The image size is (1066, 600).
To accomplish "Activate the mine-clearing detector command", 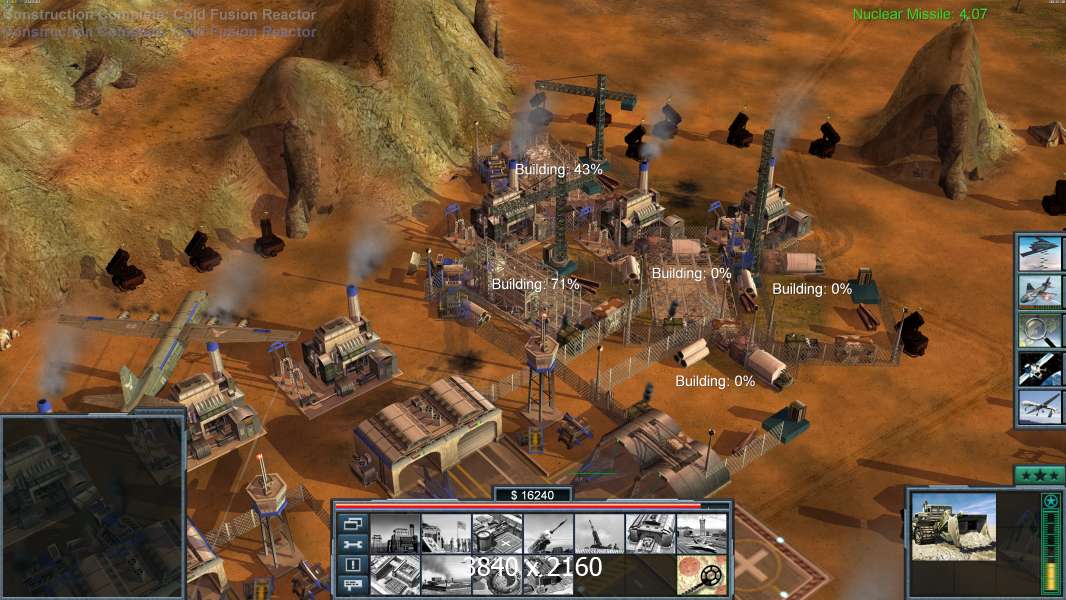I will pyautogui.click(x=701, y=575).
